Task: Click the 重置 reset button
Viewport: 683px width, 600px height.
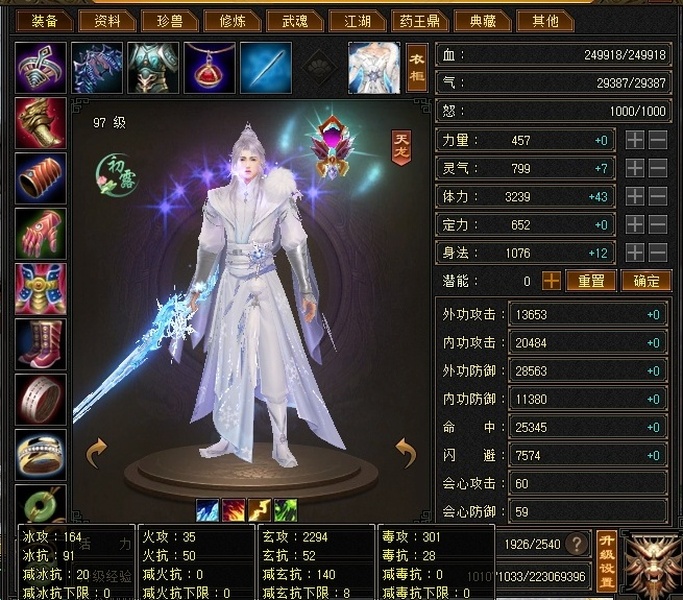Action: [591, 282]
